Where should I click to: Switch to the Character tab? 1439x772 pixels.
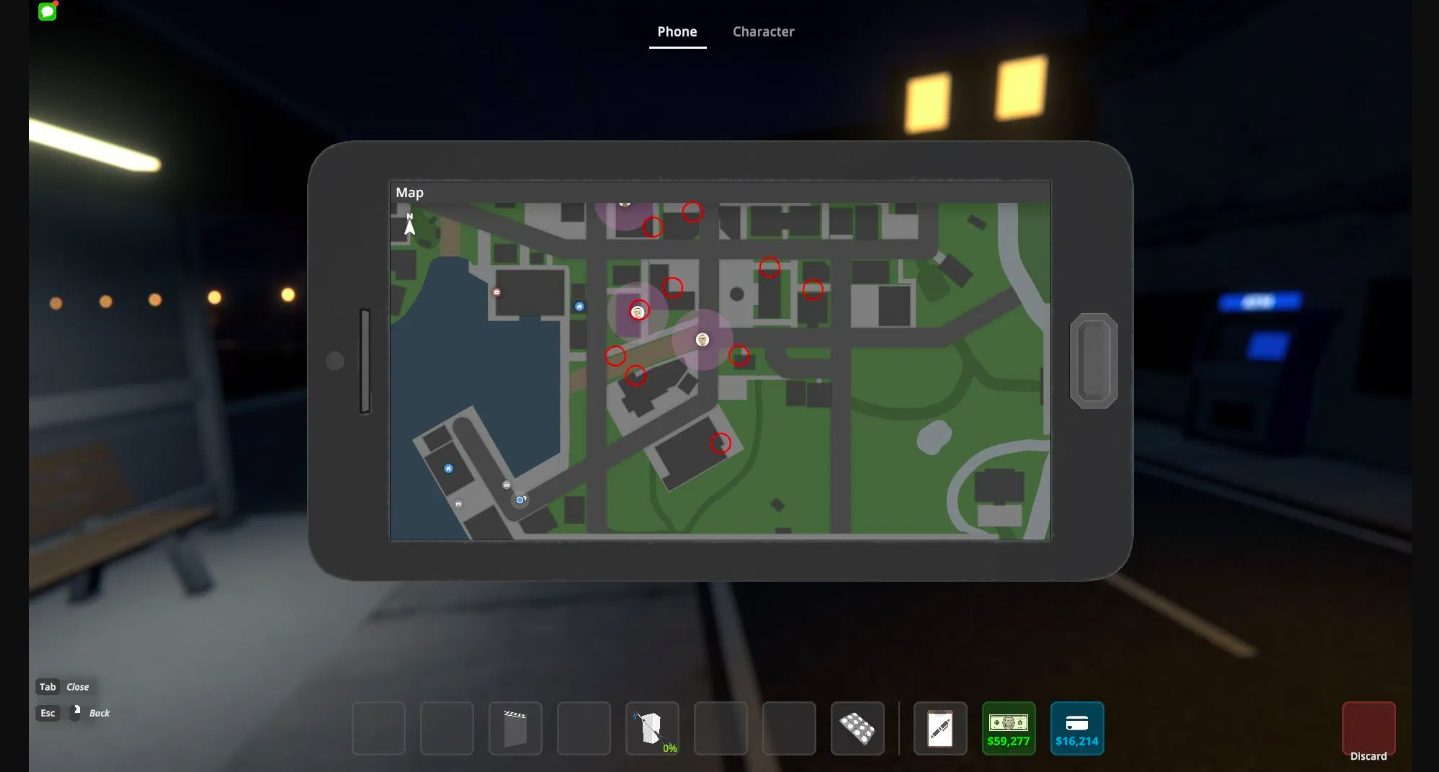pos(763,31)
